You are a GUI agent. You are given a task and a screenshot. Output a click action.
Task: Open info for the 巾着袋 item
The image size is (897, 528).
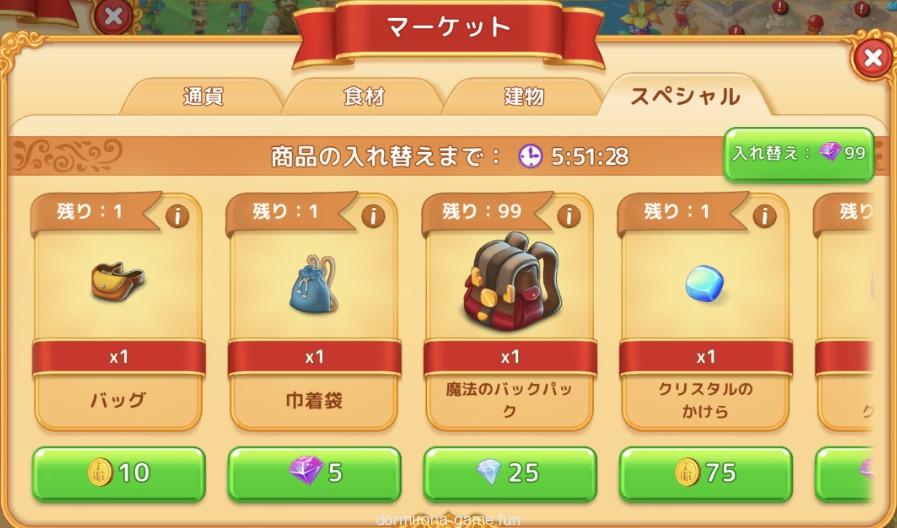tap(373, 216)
